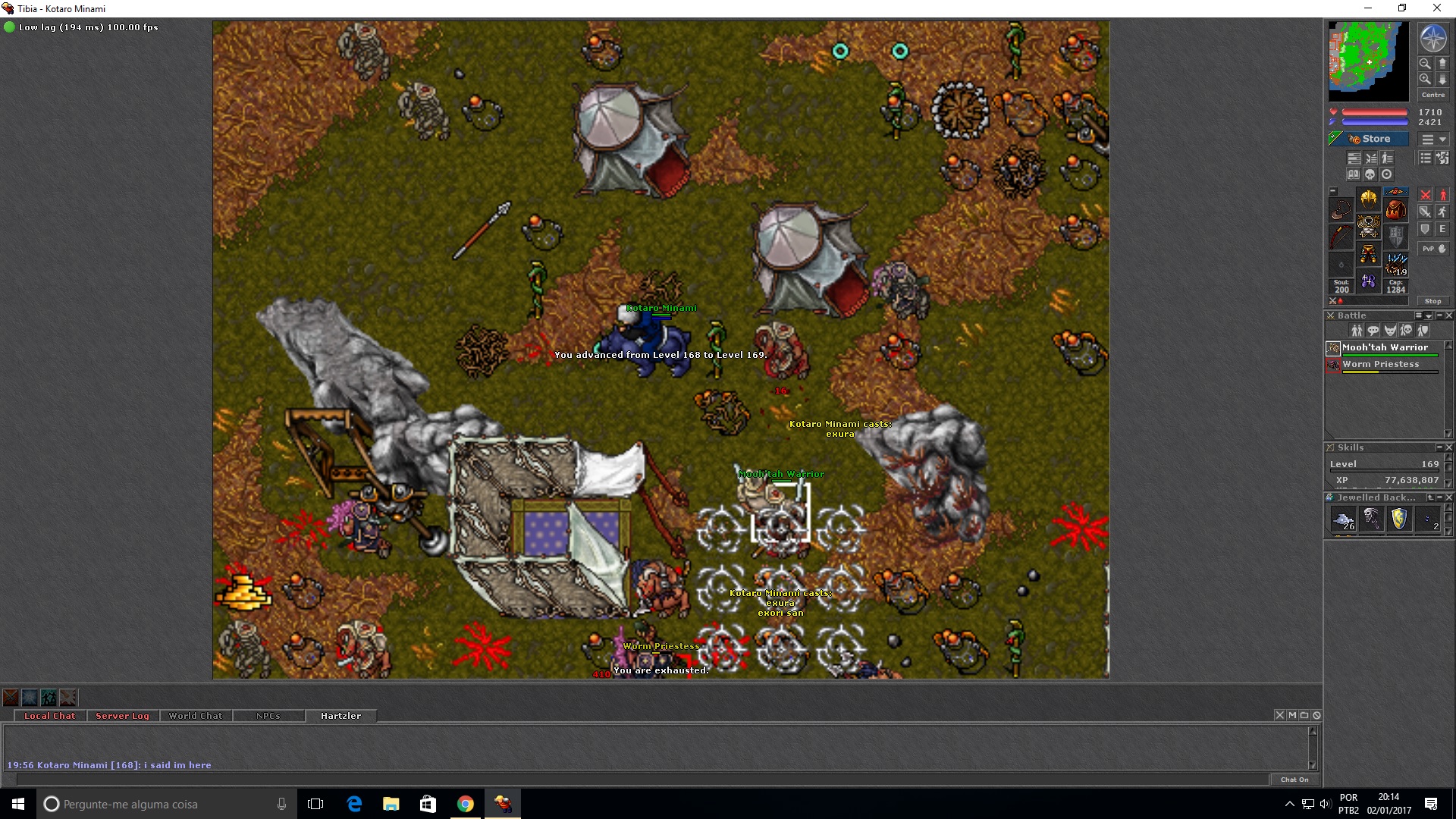Select the shield item in Jewelled Backpack

(1399, 519)
